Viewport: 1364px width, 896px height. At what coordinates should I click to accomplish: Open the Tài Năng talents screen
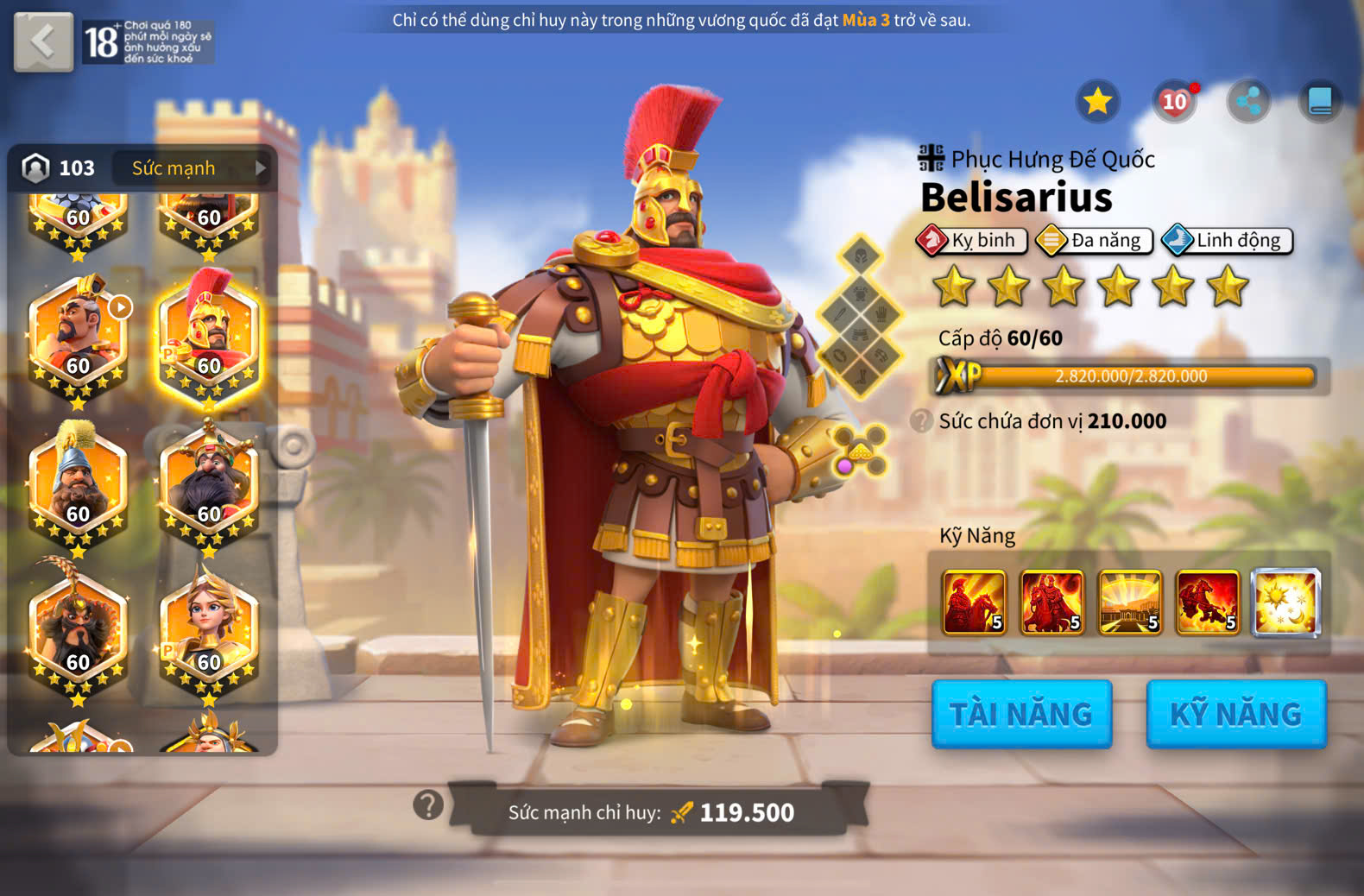pyautogui.click(x=1021, y=714)
